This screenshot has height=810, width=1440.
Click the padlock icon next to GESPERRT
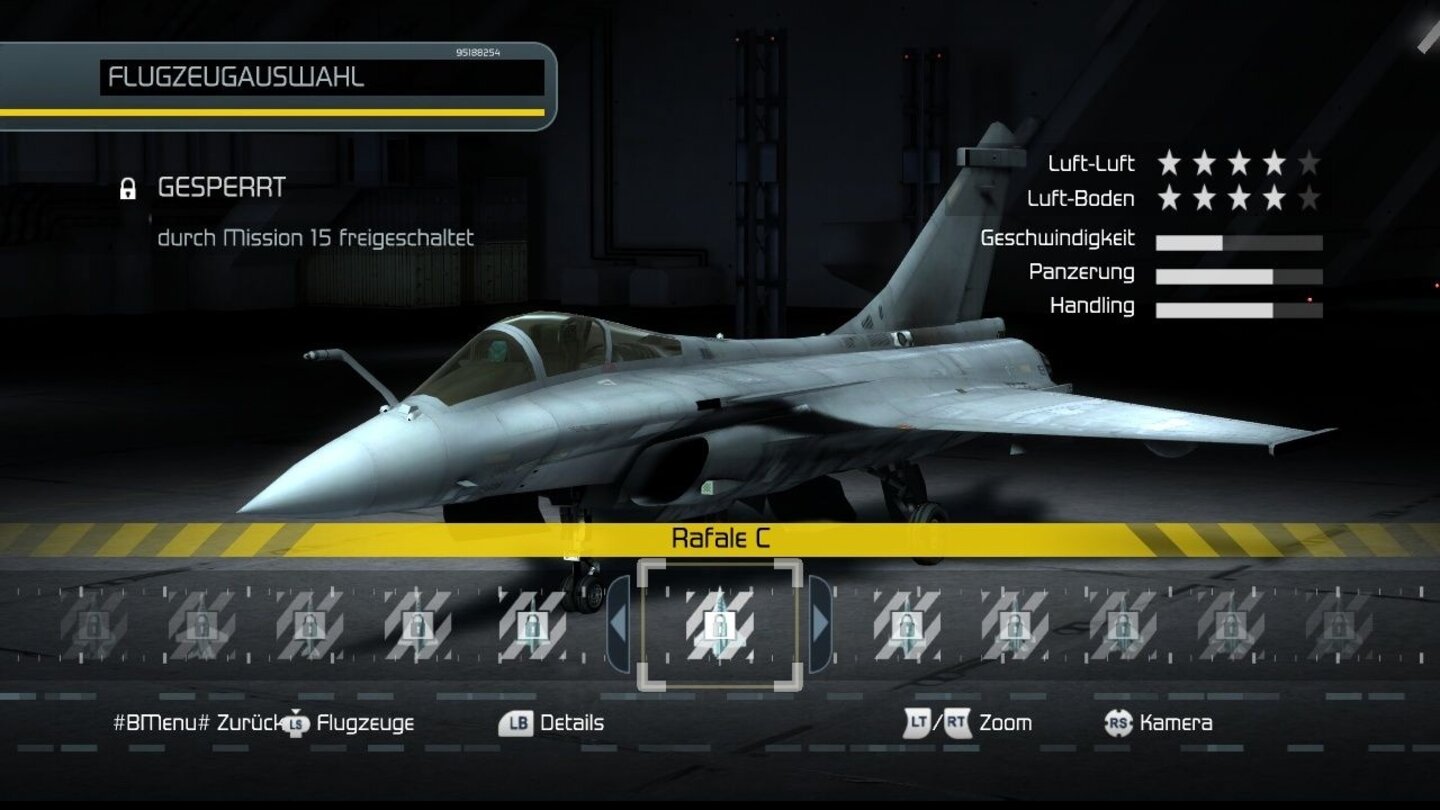coord(126,186)
